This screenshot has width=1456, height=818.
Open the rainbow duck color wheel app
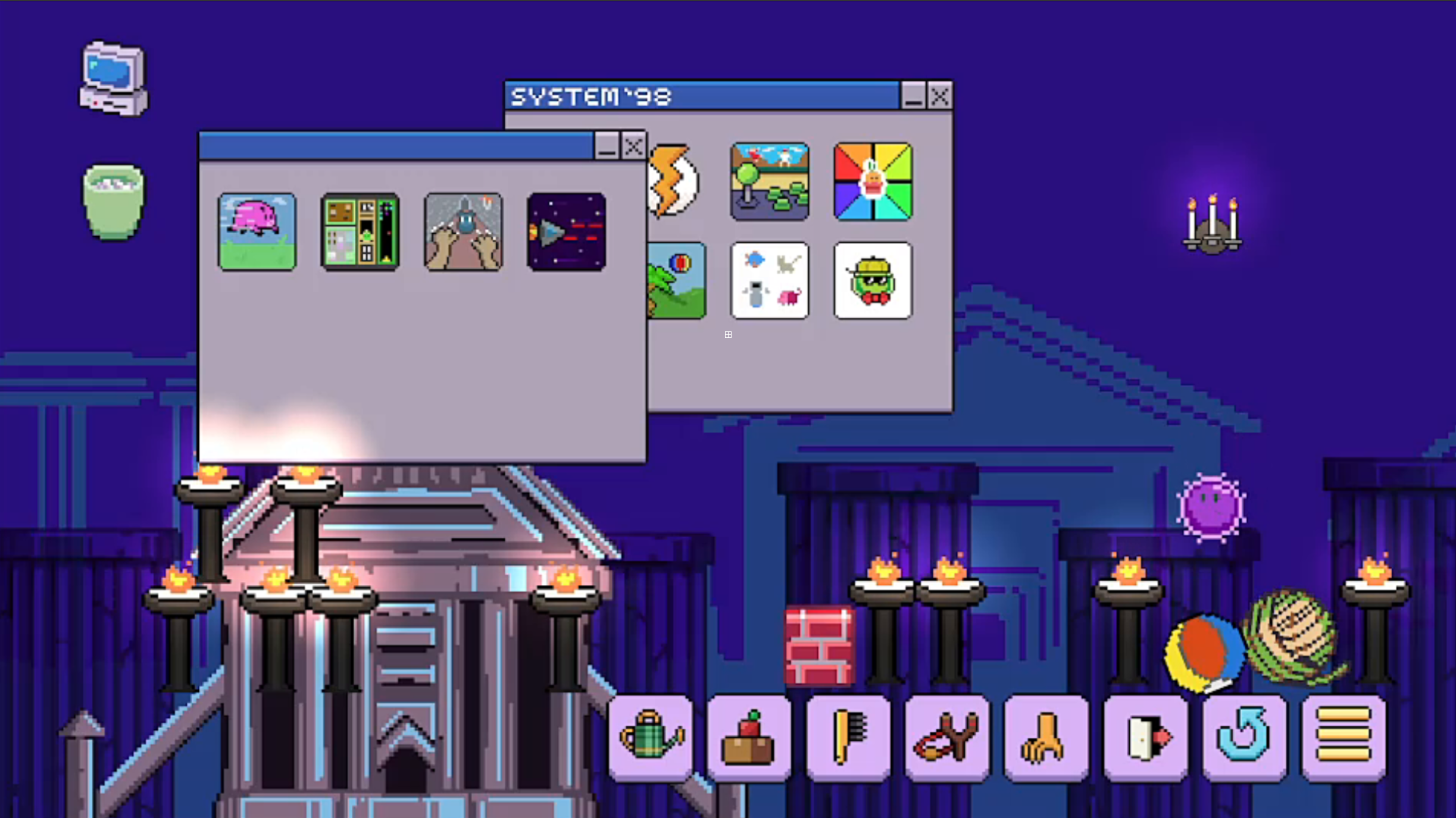tap(871, 180)
